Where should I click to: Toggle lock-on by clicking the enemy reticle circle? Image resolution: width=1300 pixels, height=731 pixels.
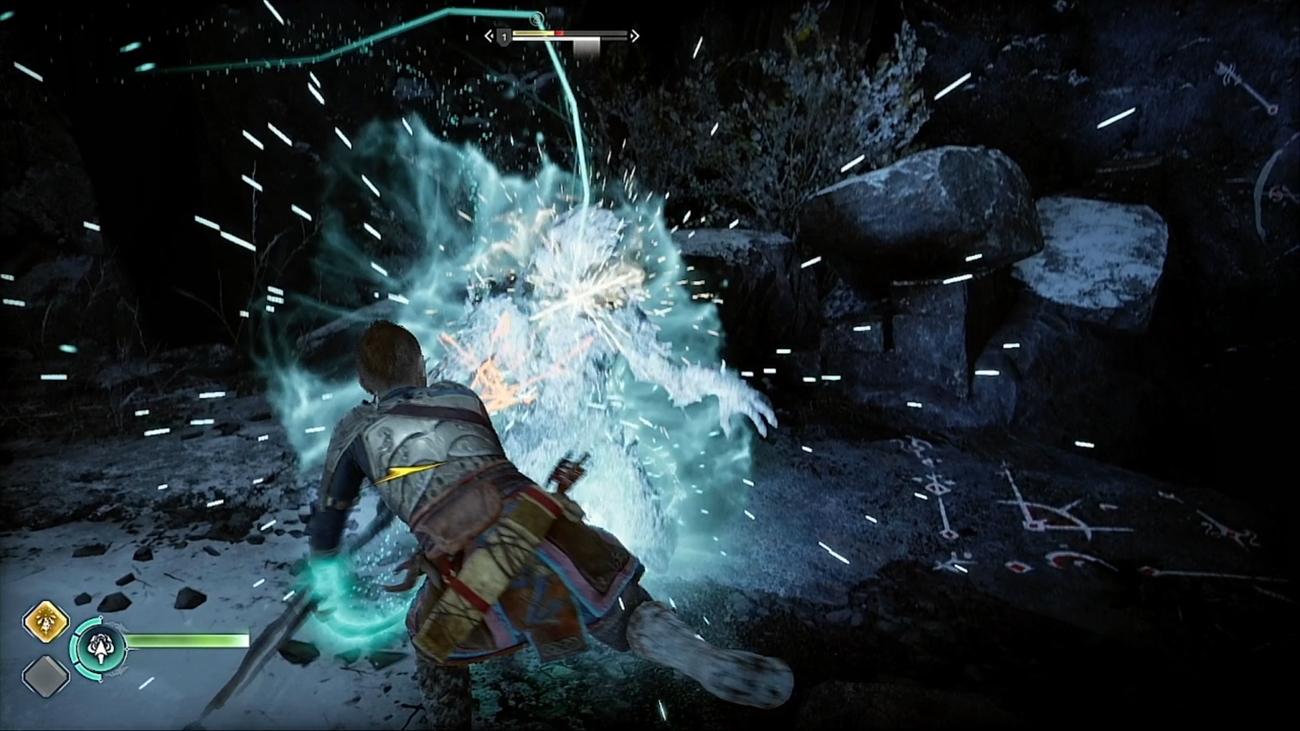[x=537, y=17]
